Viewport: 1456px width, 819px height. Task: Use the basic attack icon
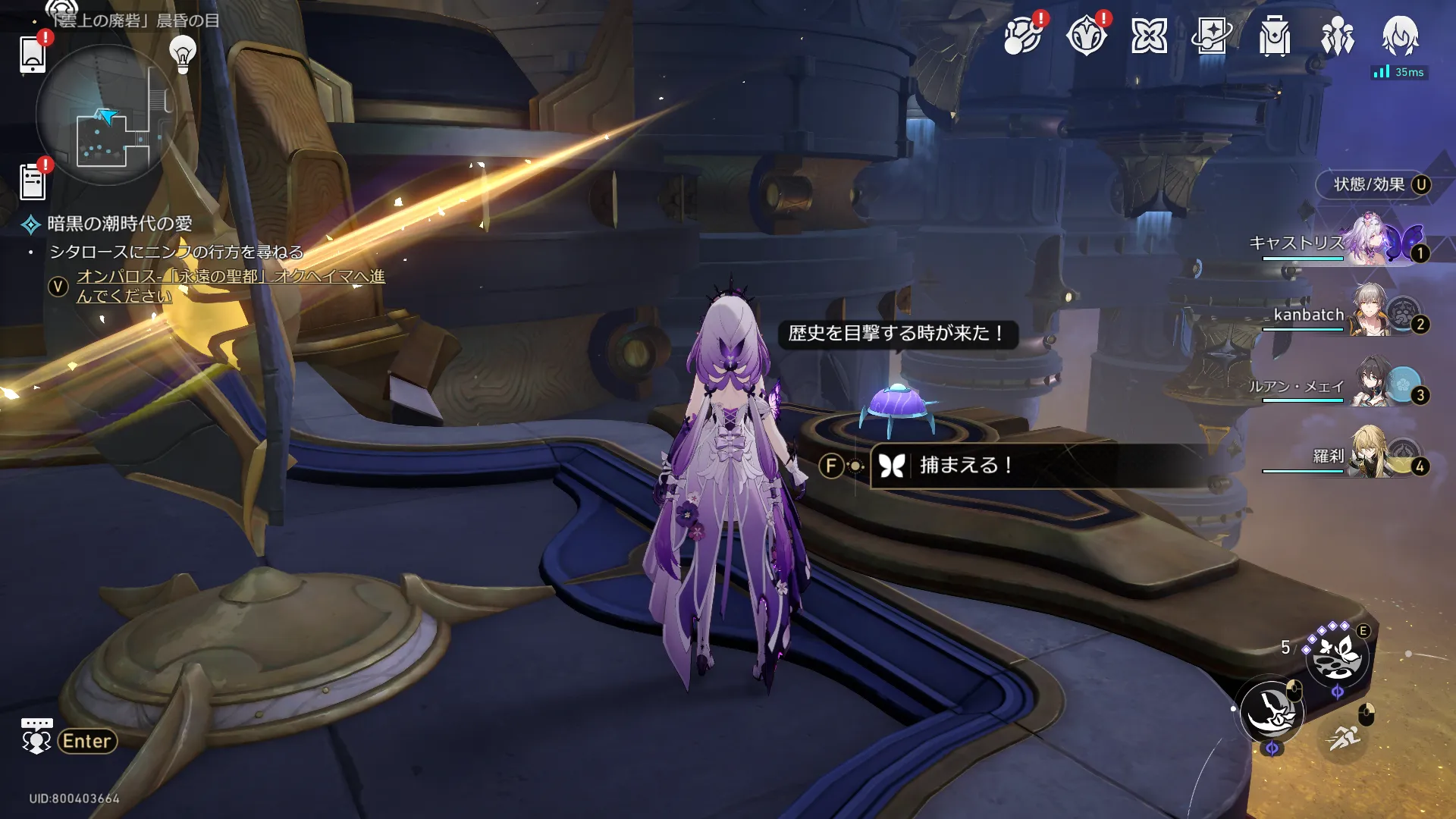[x=1272, y=712]
